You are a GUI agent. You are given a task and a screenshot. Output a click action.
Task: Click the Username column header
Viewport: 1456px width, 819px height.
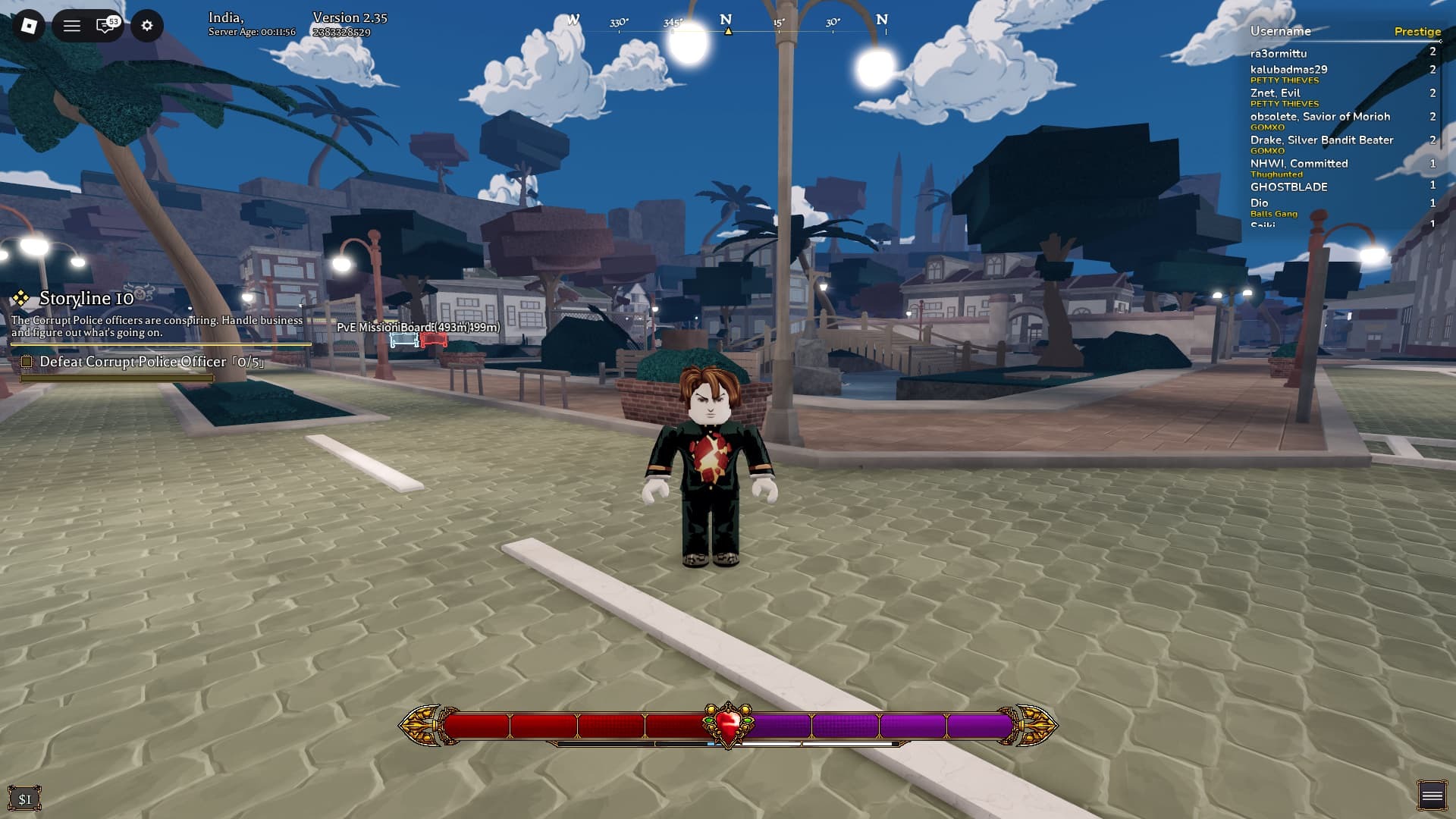(x=1280, y=32)
